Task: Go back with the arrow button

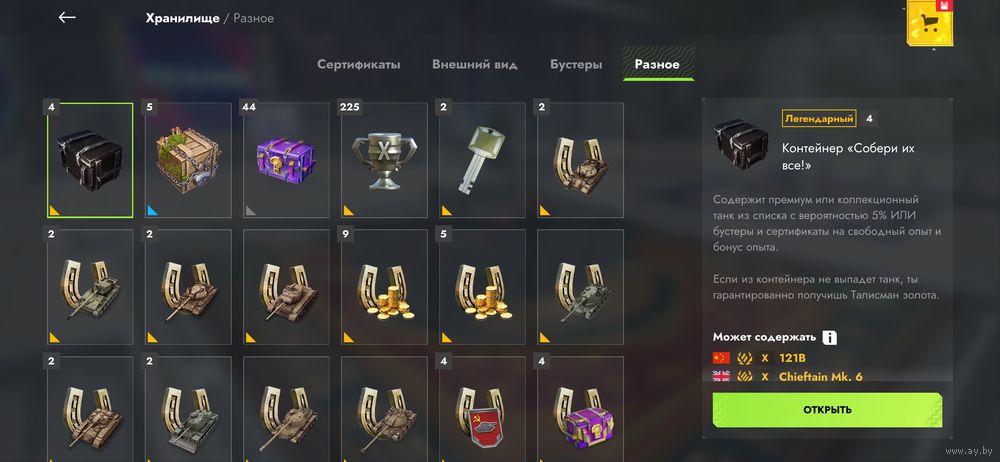Action: click(67, 17)
